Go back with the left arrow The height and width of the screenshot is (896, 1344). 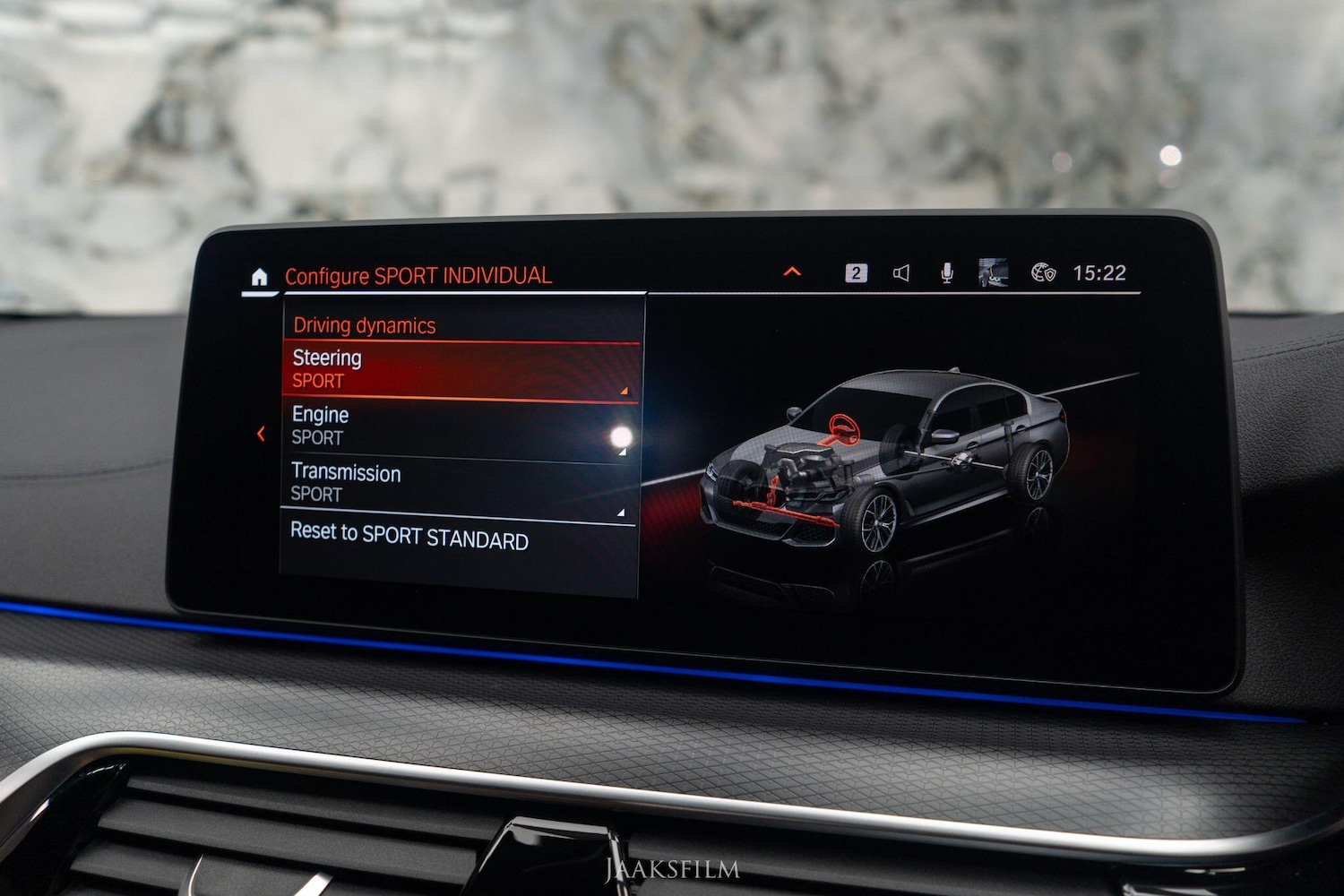coord(261,435)
